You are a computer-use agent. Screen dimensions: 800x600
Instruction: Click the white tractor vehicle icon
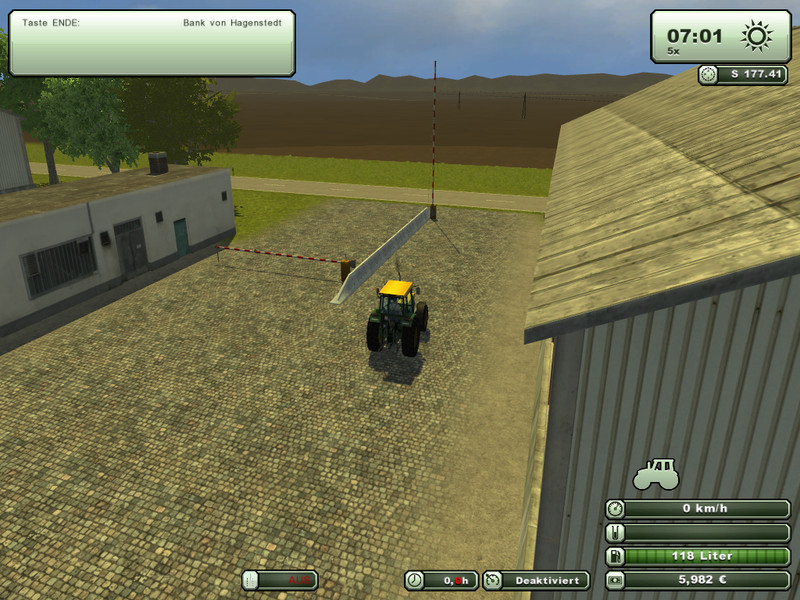click(657, 475)
